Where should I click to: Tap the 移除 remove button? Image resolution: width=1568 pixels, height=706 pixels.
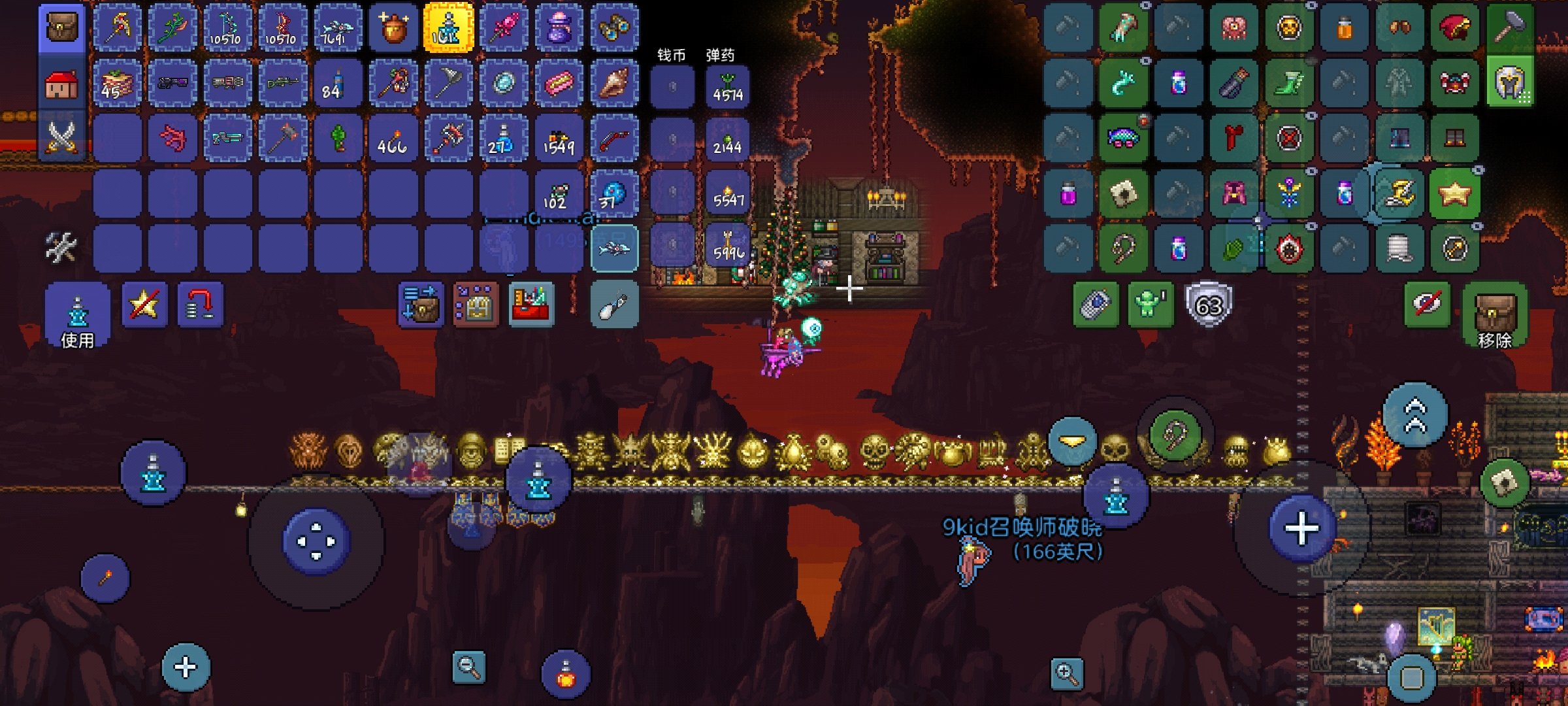click(x=1495, y=316)
